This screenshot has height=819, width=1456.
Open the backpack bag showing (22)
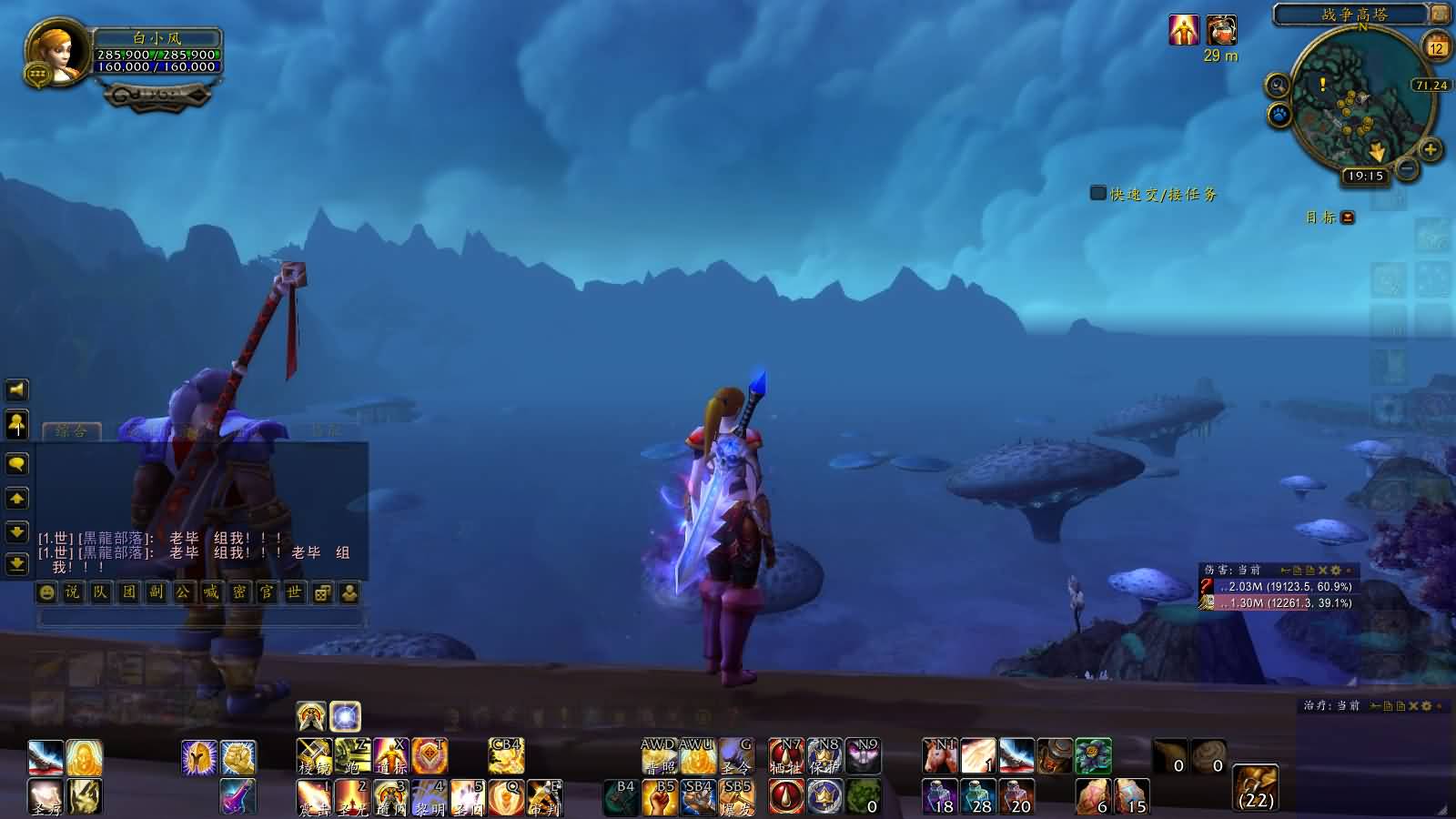click(1256, 787)
